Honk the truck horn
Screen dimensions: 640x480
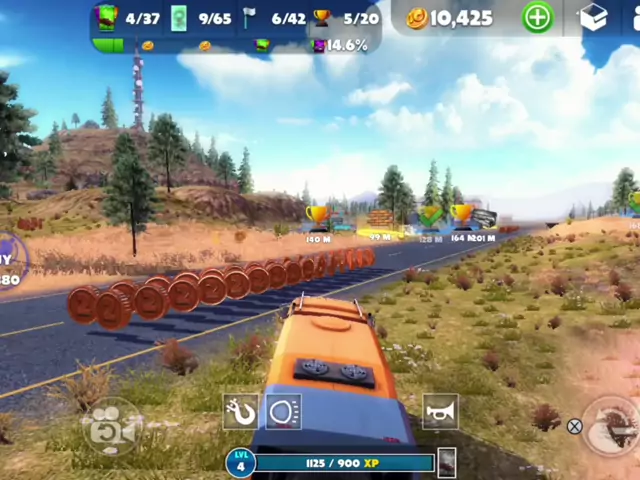click(x=440, y=411)
